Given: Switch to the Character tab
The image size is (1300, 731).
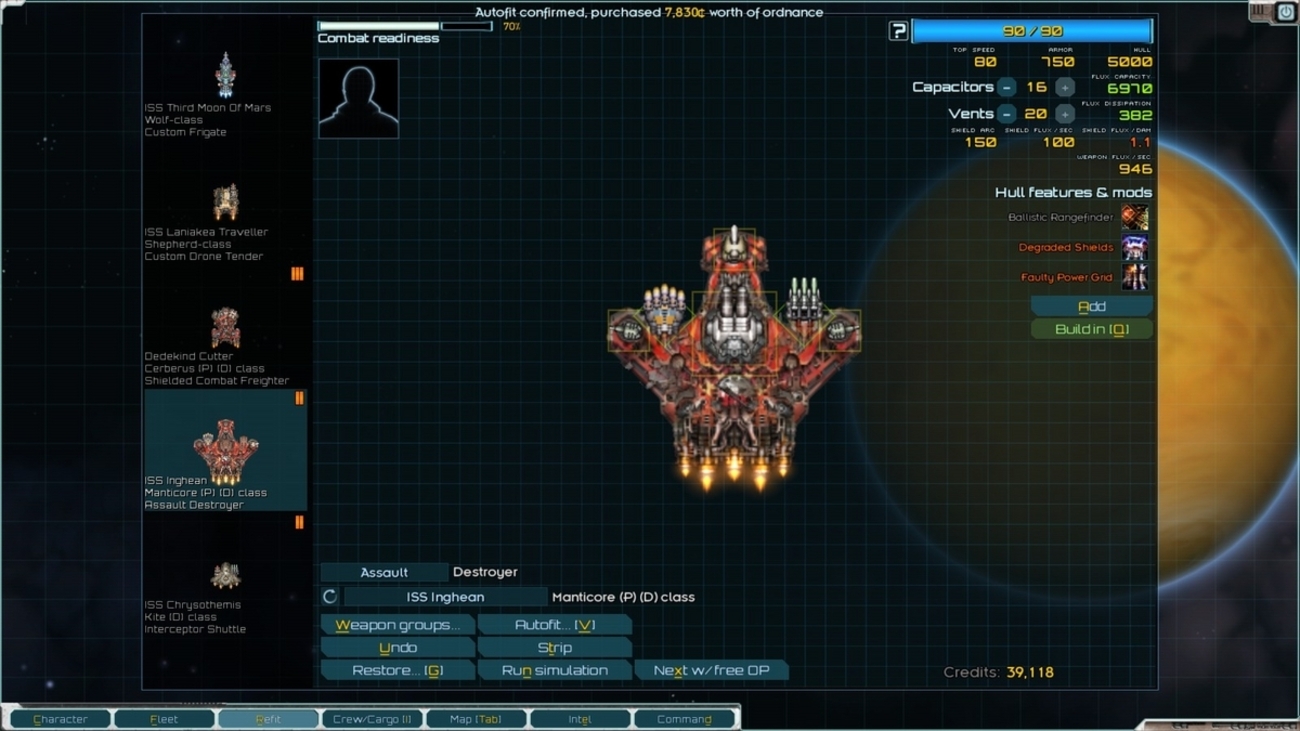Looking at the screenshot, I should coord(60,719).
